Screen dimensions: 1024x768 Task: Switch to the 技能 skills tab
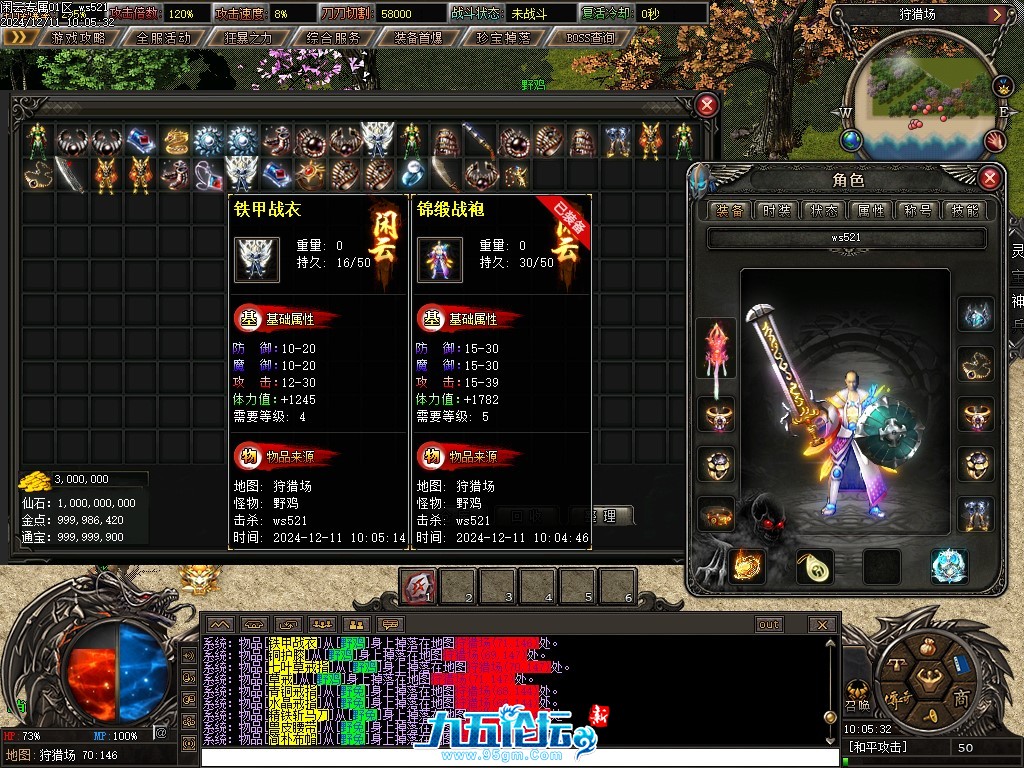(965, 210)
